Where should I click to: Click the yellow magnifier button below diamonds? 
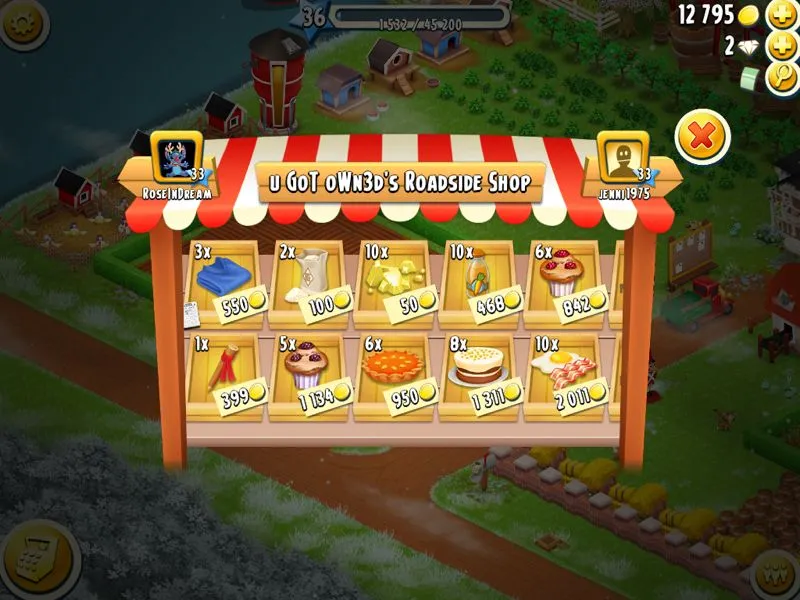781,78
